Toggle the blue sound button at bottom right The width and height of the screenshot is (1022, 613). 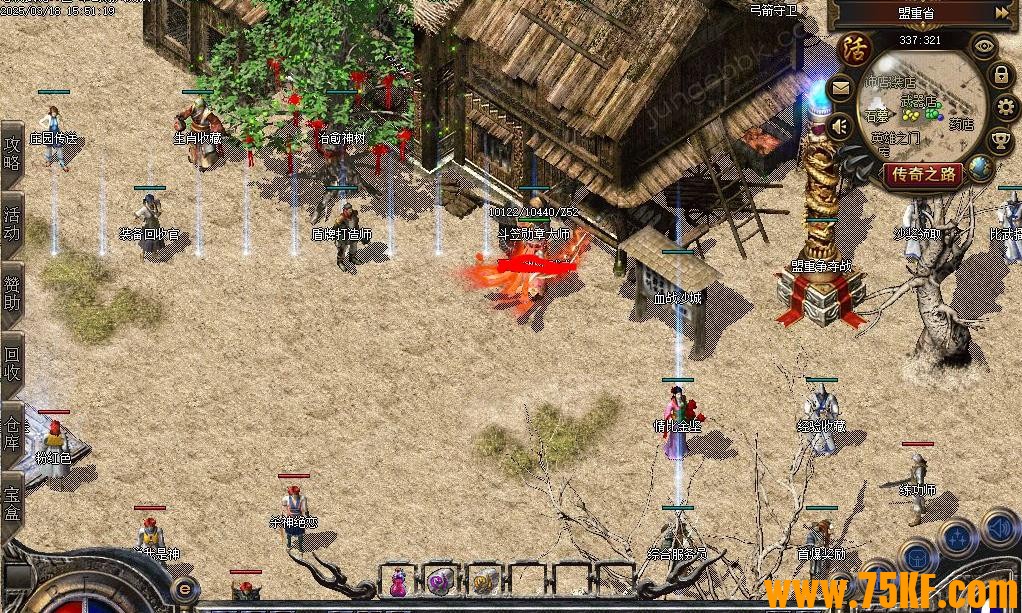[x=998, y=526]
